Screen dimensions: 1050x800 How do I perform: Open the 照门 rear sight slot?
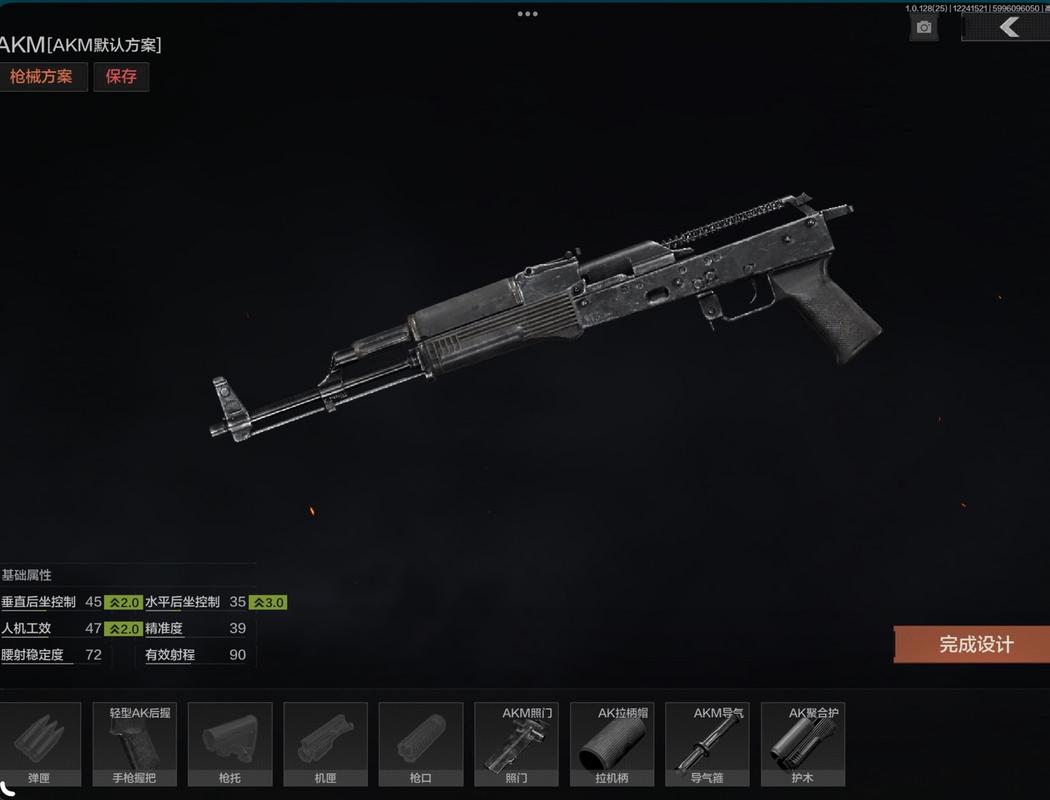tap(516, 744)
